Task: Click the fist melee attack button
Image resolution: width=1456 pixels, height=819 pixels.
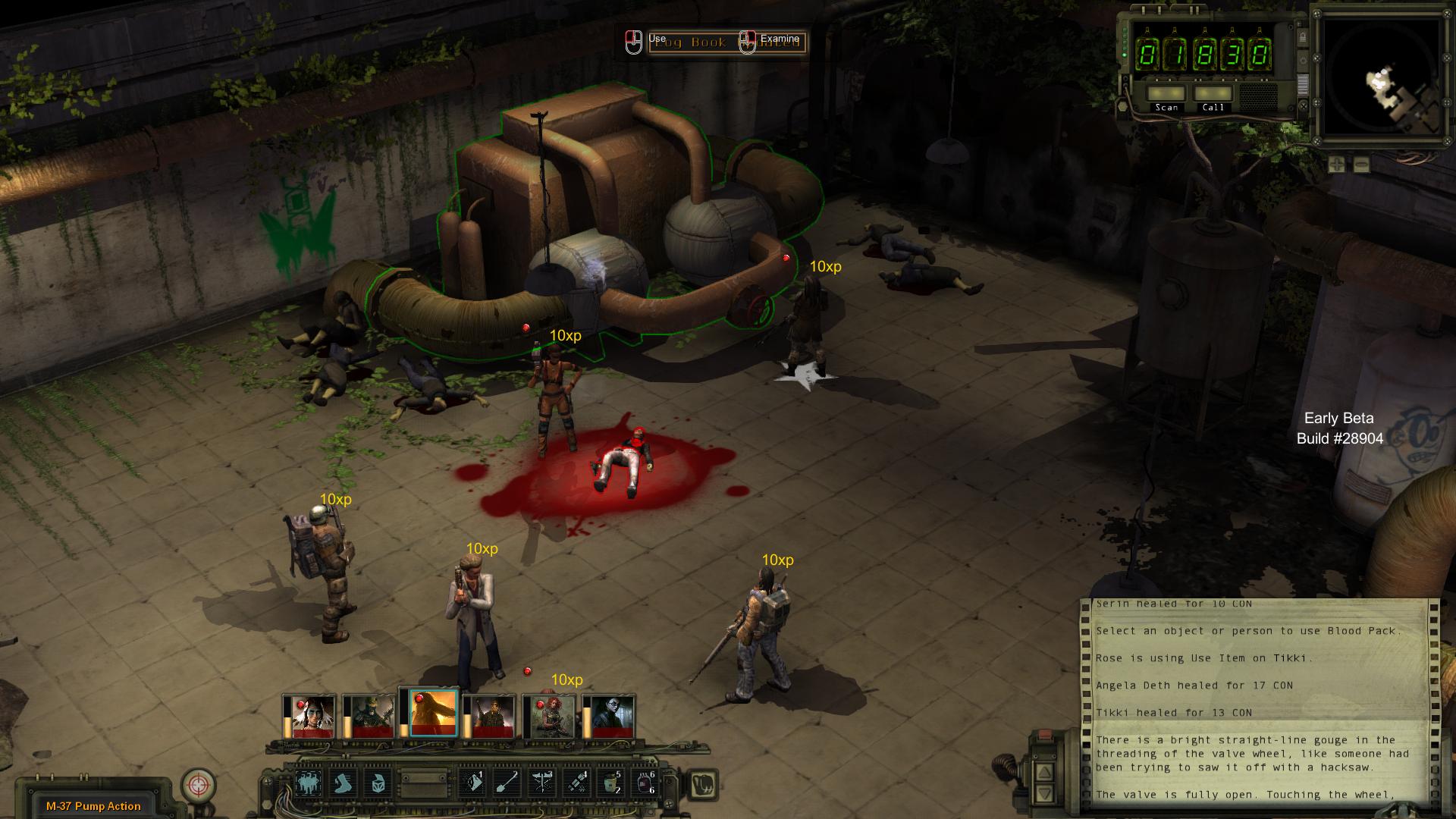Action: pyautogui.click(x=702, y=783)
